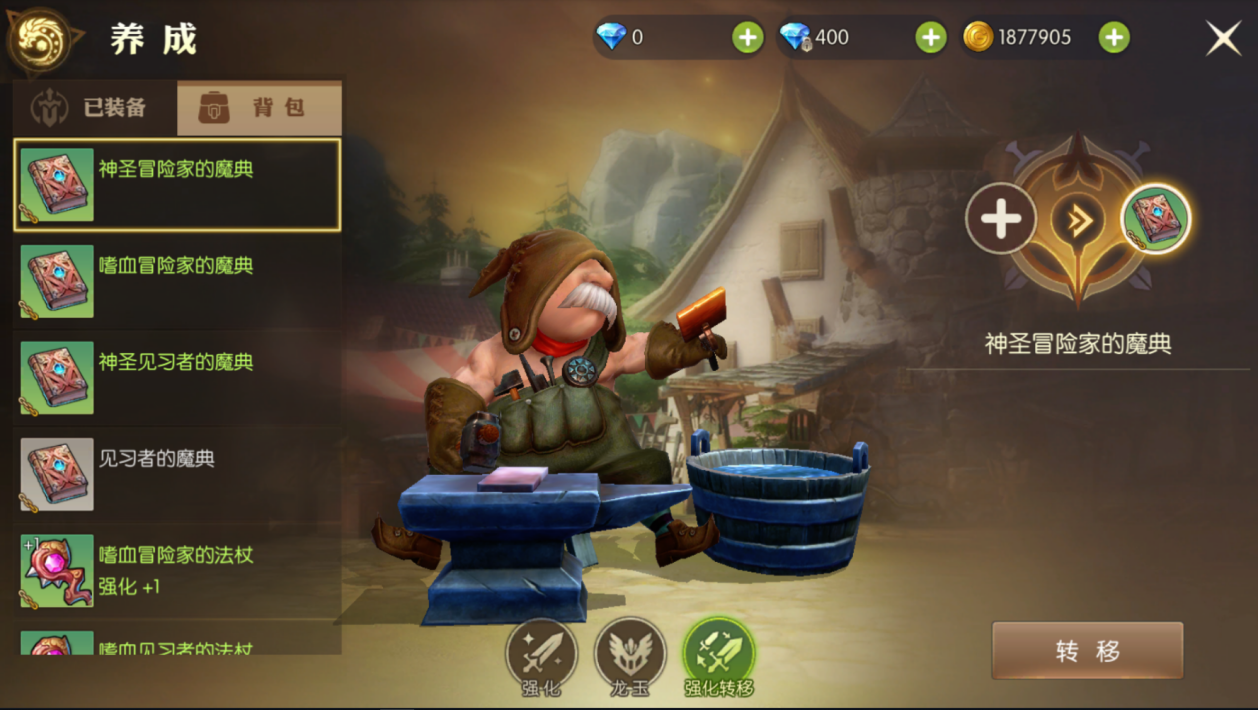Viewport: 1258px width, 710px height.
Task: Open the 强化 function at the bottom
Action: [x=541, y=656]
